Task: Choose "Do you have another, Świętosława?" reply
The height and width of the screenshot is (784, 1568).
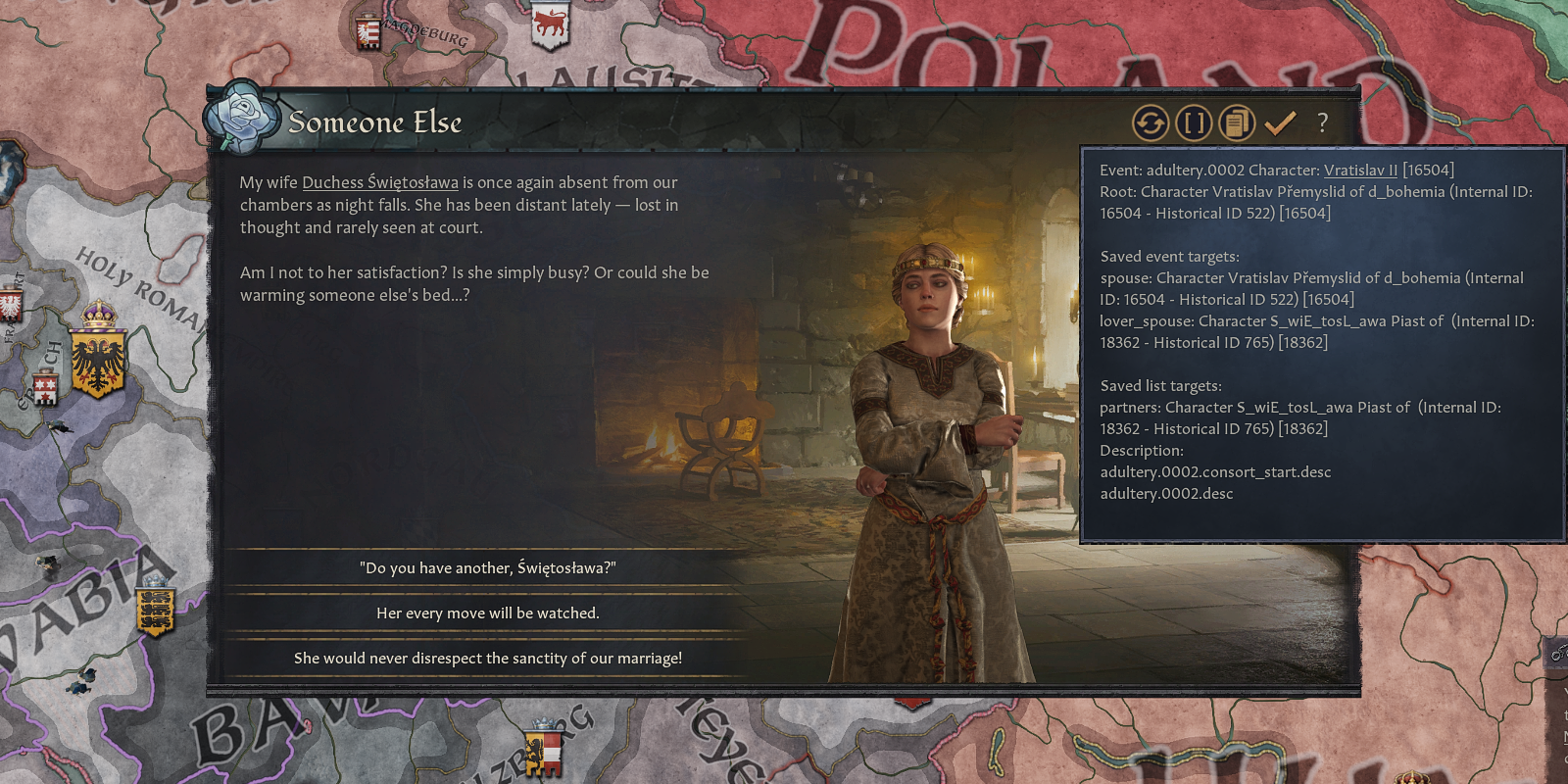Action: point(487,568)
